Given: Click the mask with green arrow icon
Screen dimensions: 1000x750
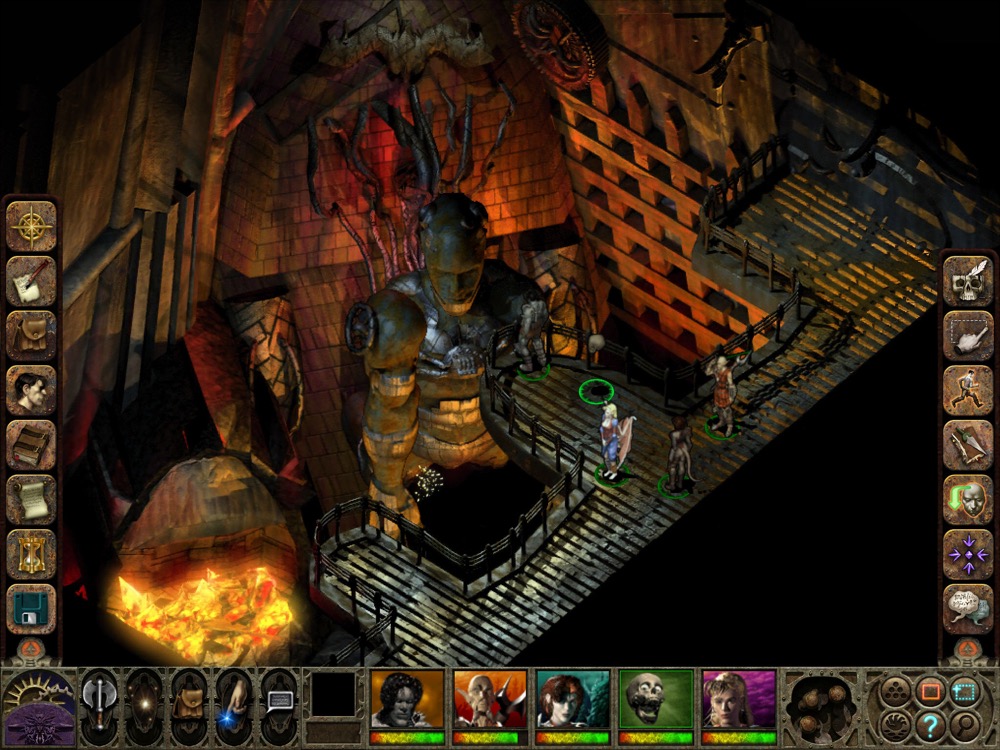Looking at the screenshot, I should pos(967,499).
